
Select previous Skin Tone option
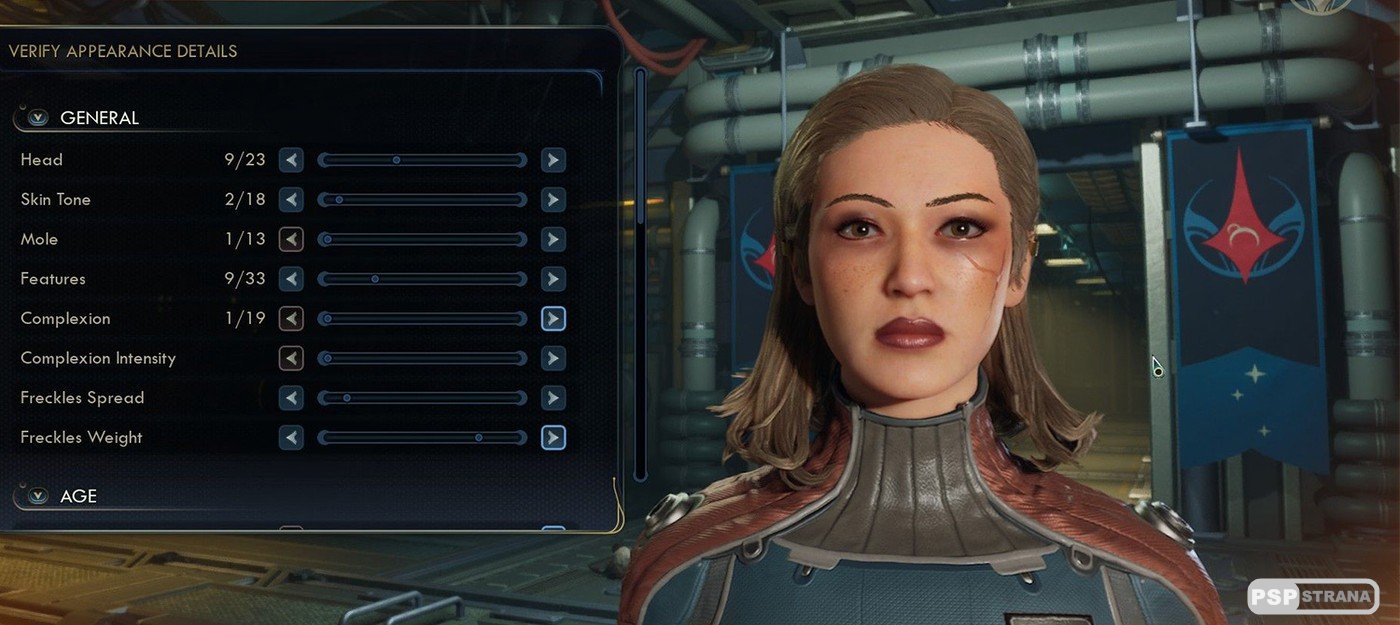click(291, 200)
